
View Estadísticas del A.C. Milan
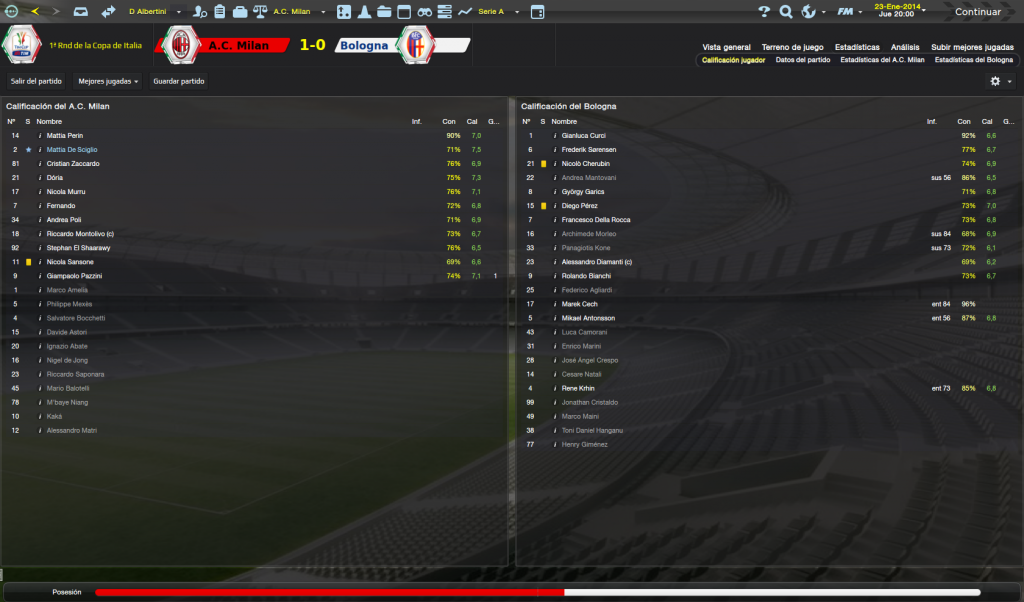(x=882, y=60)
